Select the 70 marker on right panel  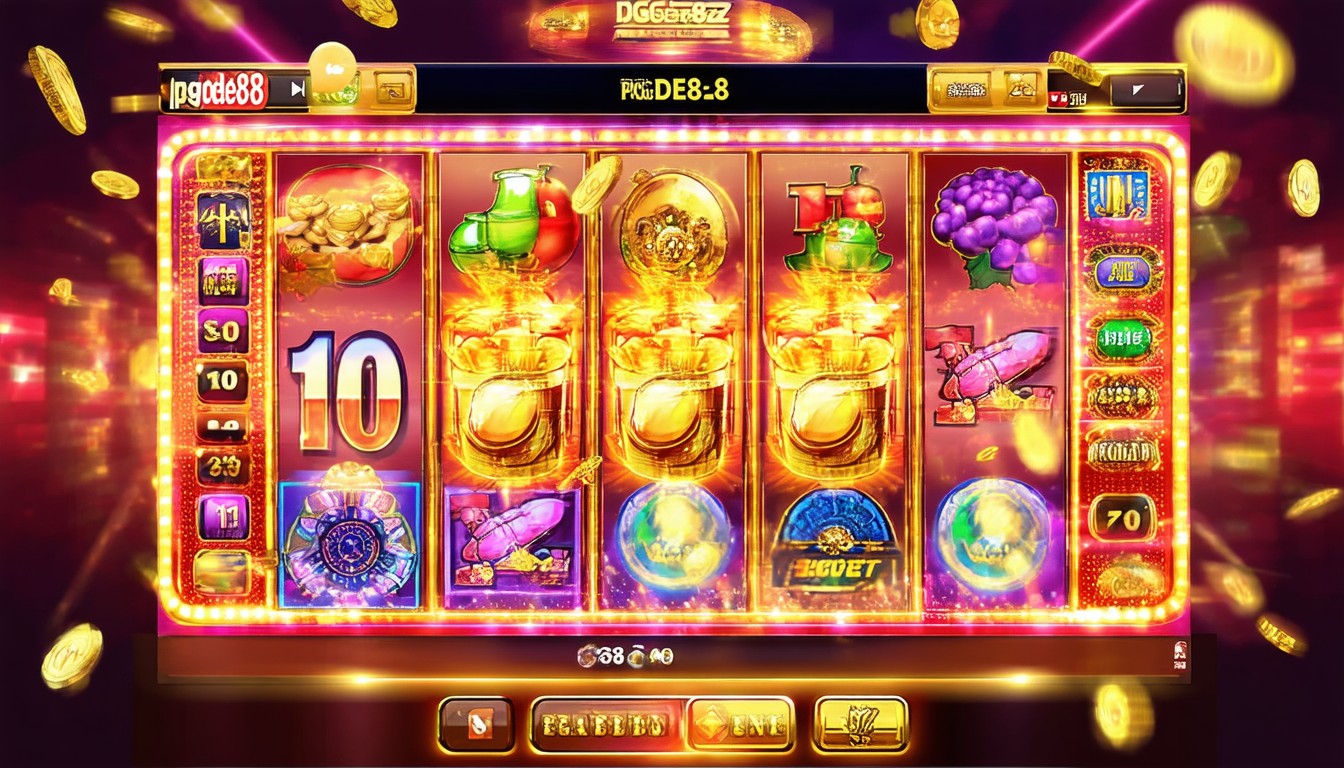coord(1122,519)
